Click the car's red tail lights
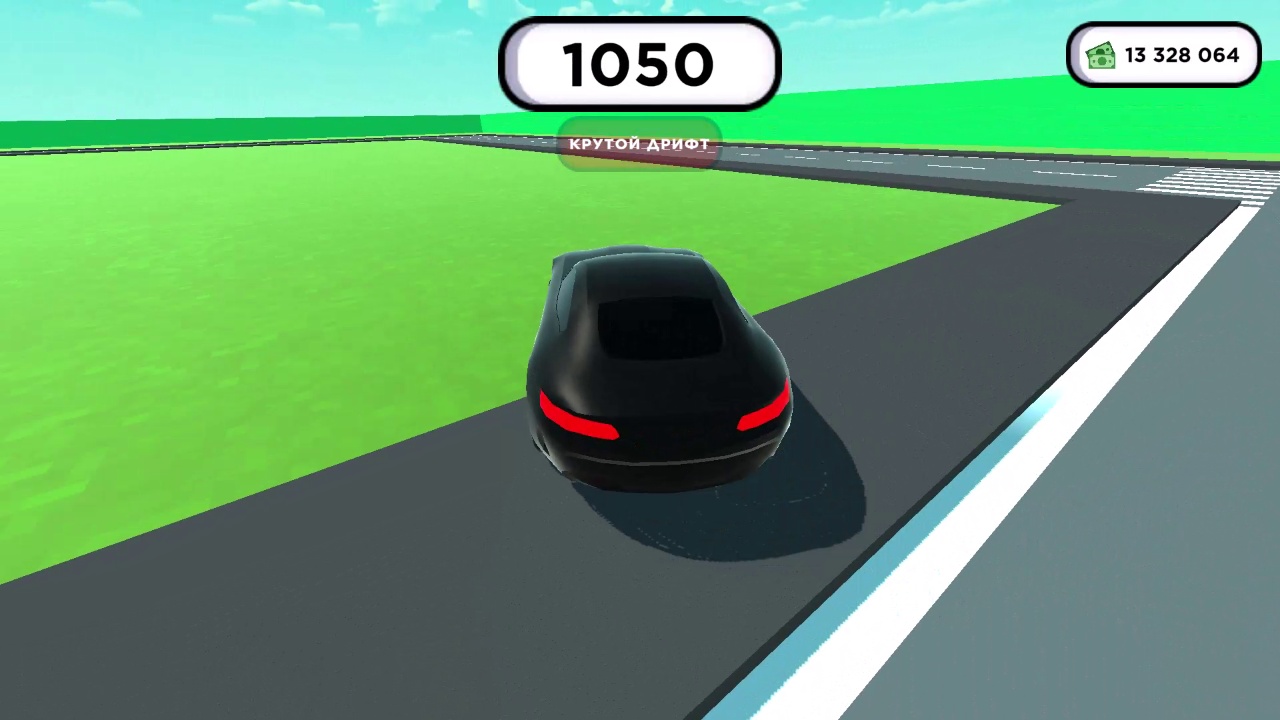This screenshot has height=720, width=1280. (x=580, y=420)
